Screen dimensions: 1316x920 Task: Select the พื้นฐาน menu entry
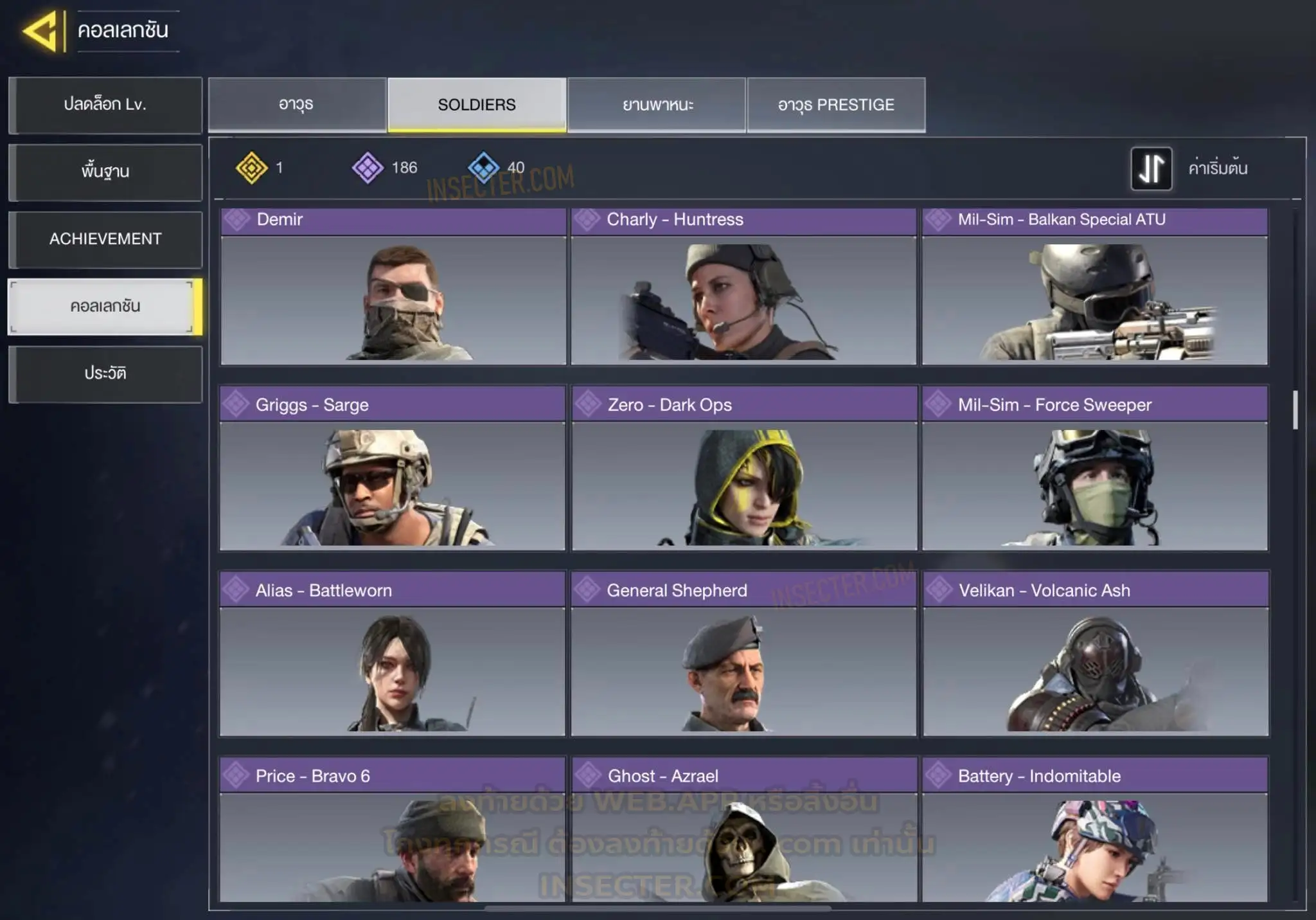105,172
